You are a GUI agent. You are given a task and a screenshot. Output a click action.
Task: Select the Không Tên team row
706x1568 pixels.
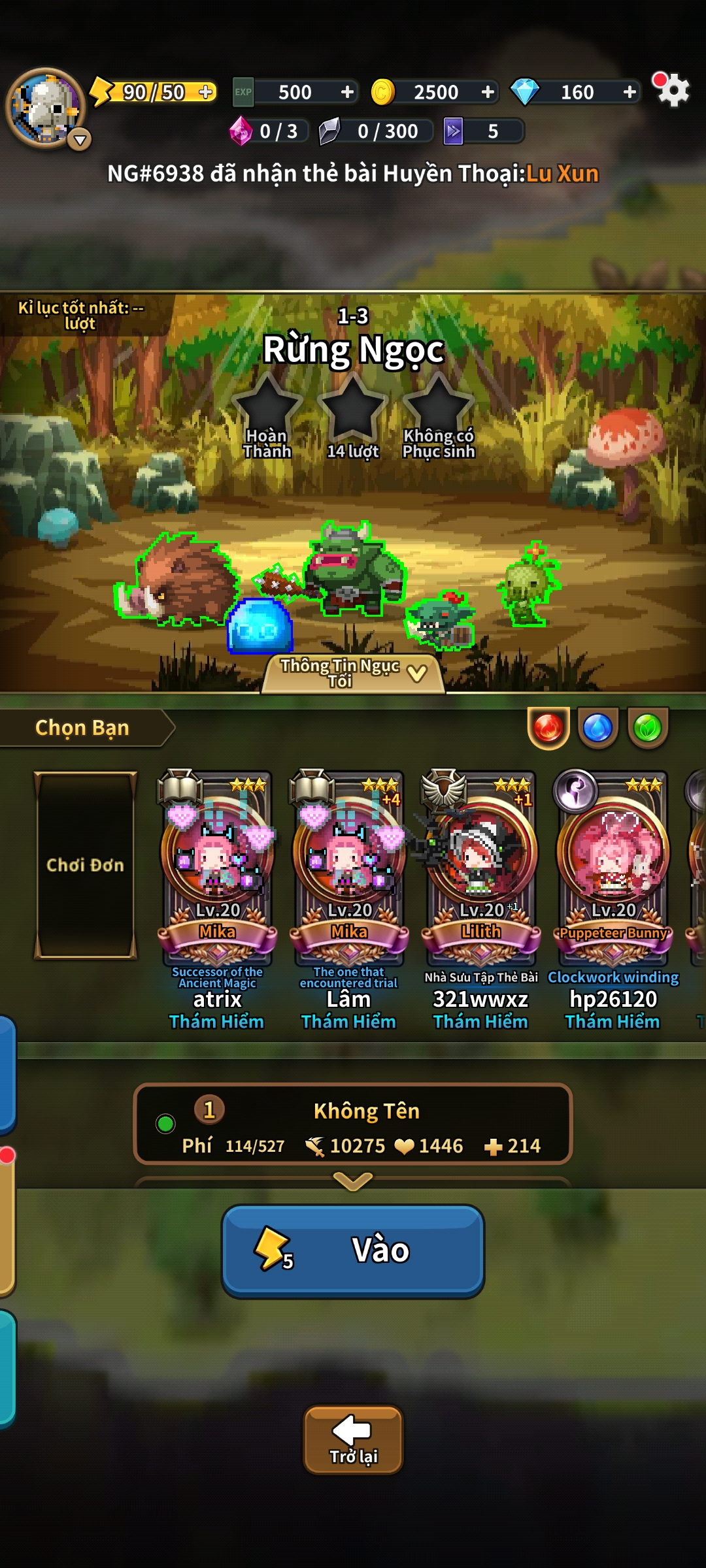point(353,1124)
